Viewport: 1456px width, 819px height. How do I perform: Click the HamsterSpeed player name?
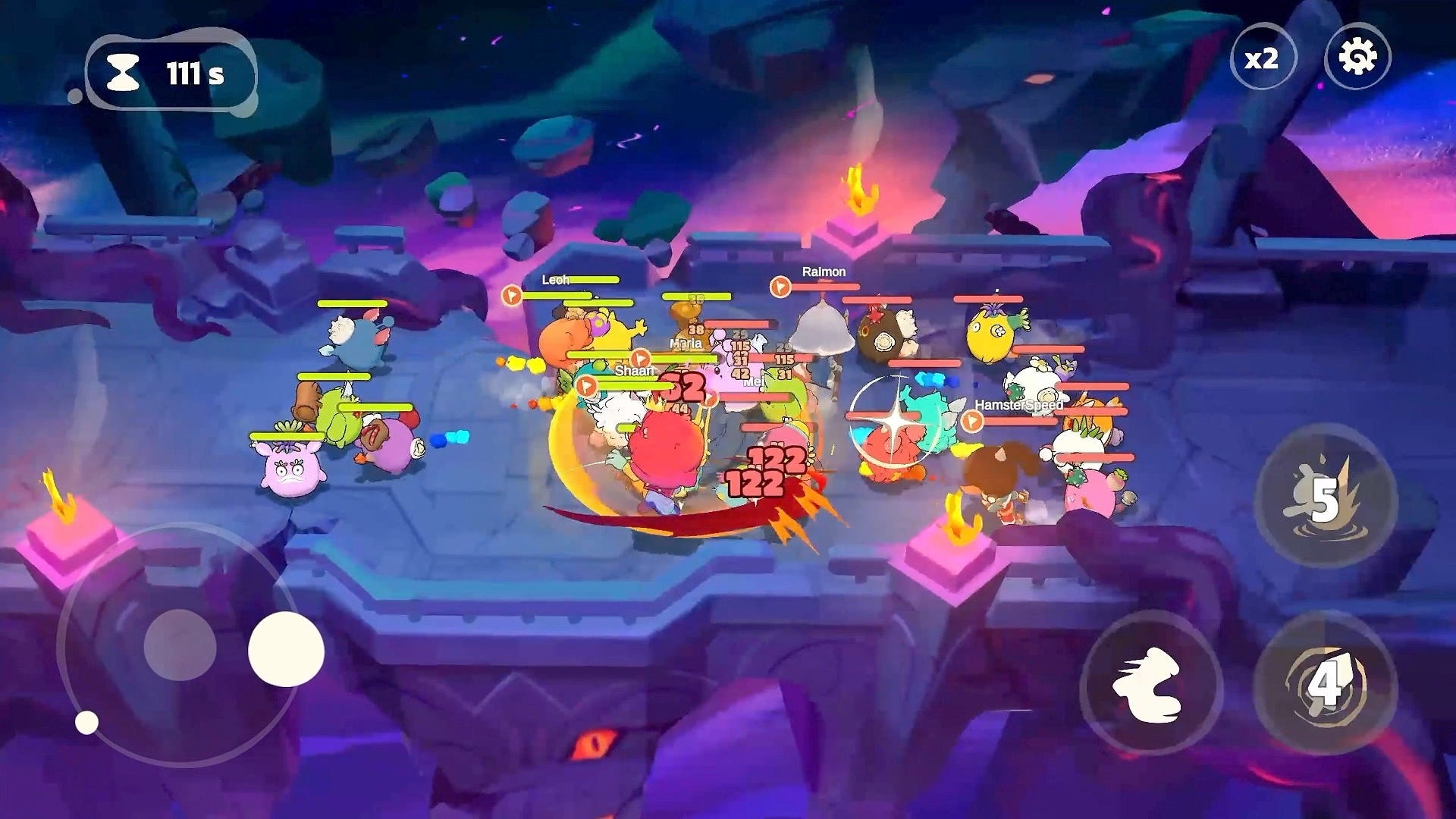pos(1019,405)
